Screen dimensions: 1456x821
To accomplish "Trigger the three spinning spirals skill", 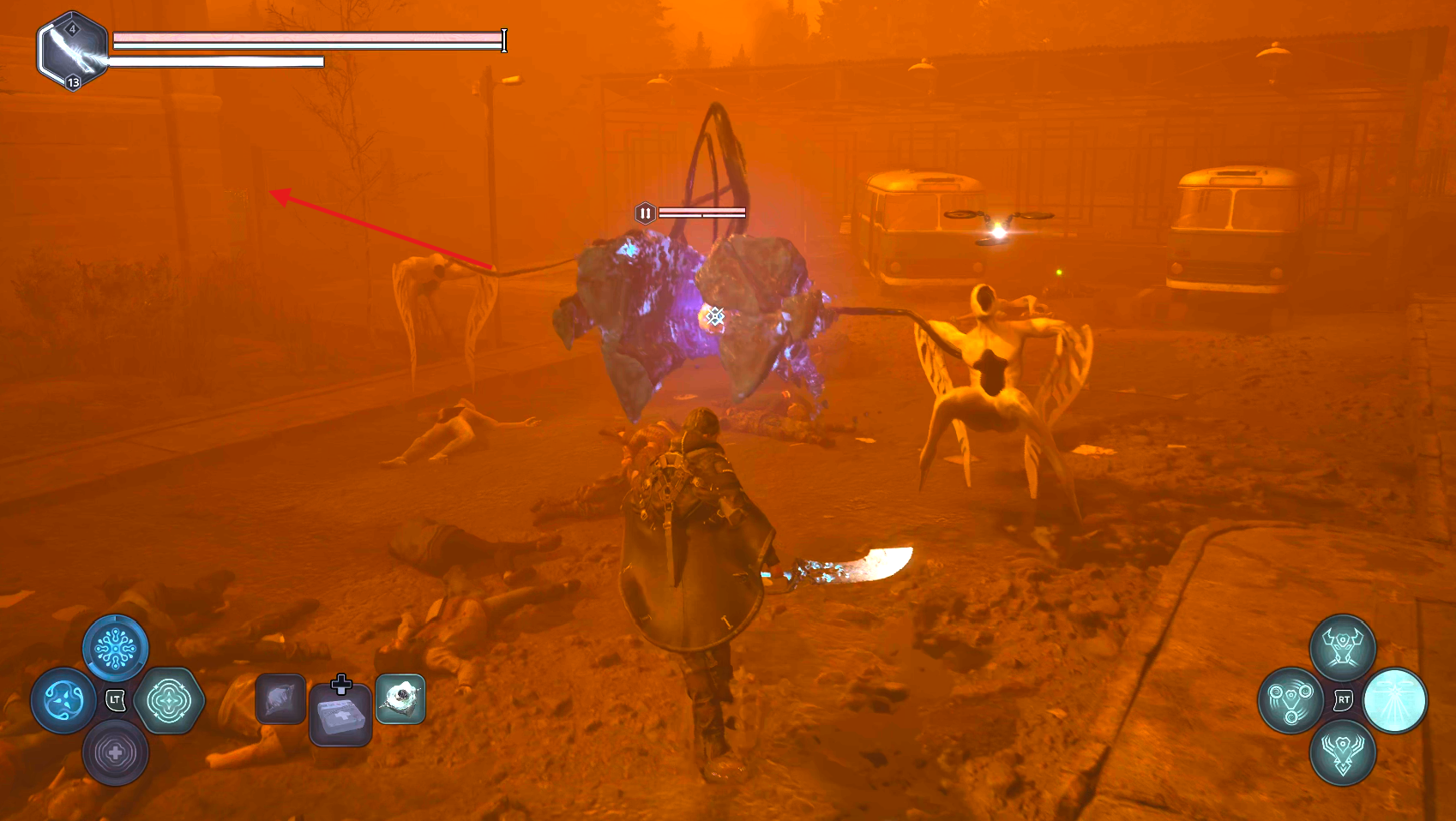I will tap(1291, 700).
